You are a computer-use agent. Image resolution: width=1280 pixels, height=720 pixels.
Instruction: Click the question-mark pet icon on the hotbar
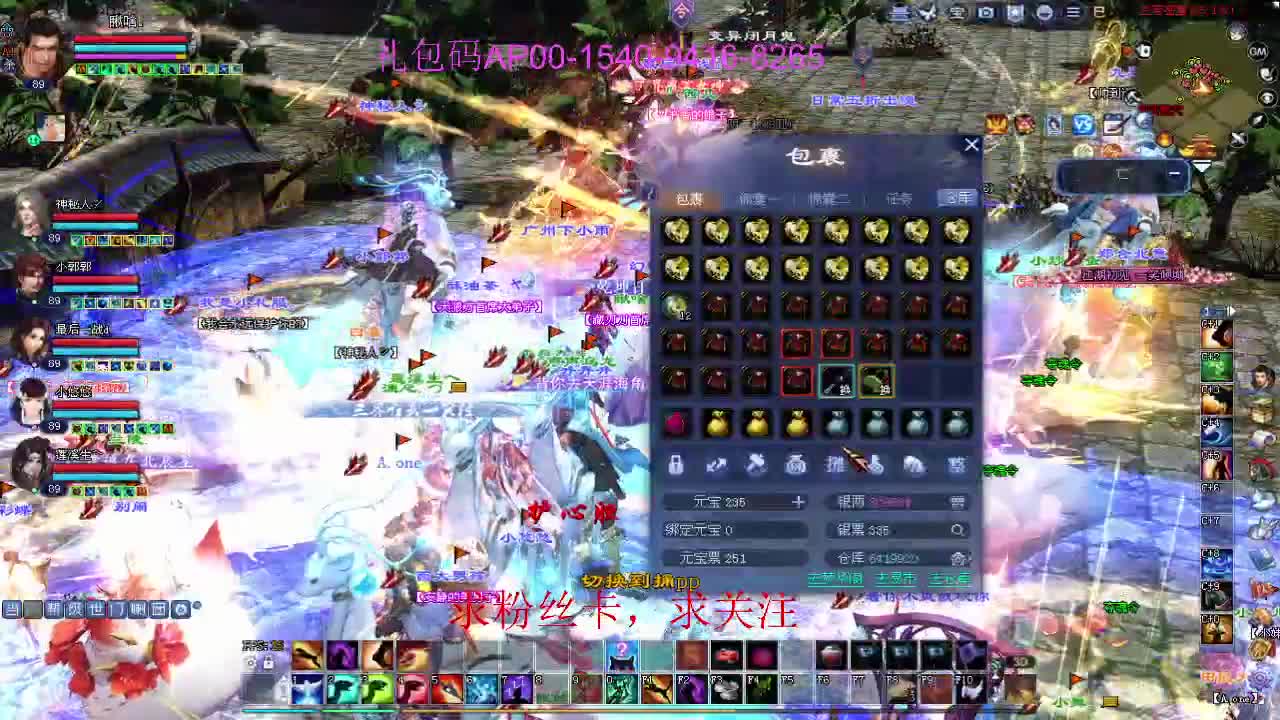[x=624, y=655]
